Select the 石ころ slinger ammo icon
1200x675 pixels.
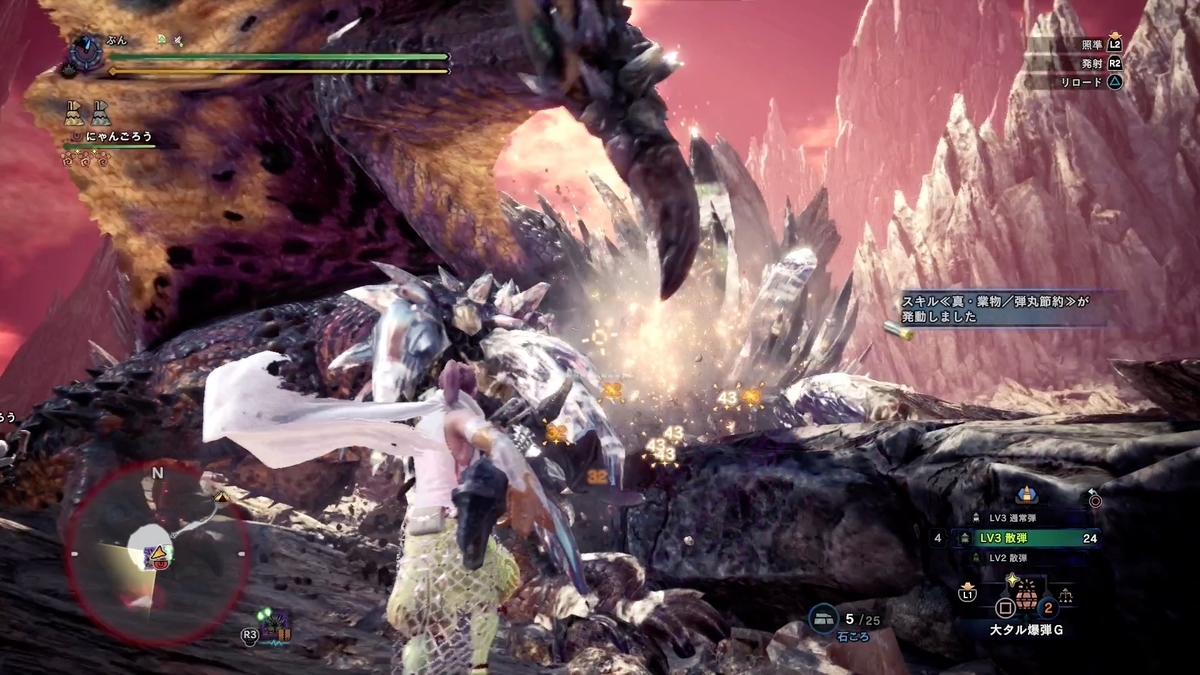822,620
